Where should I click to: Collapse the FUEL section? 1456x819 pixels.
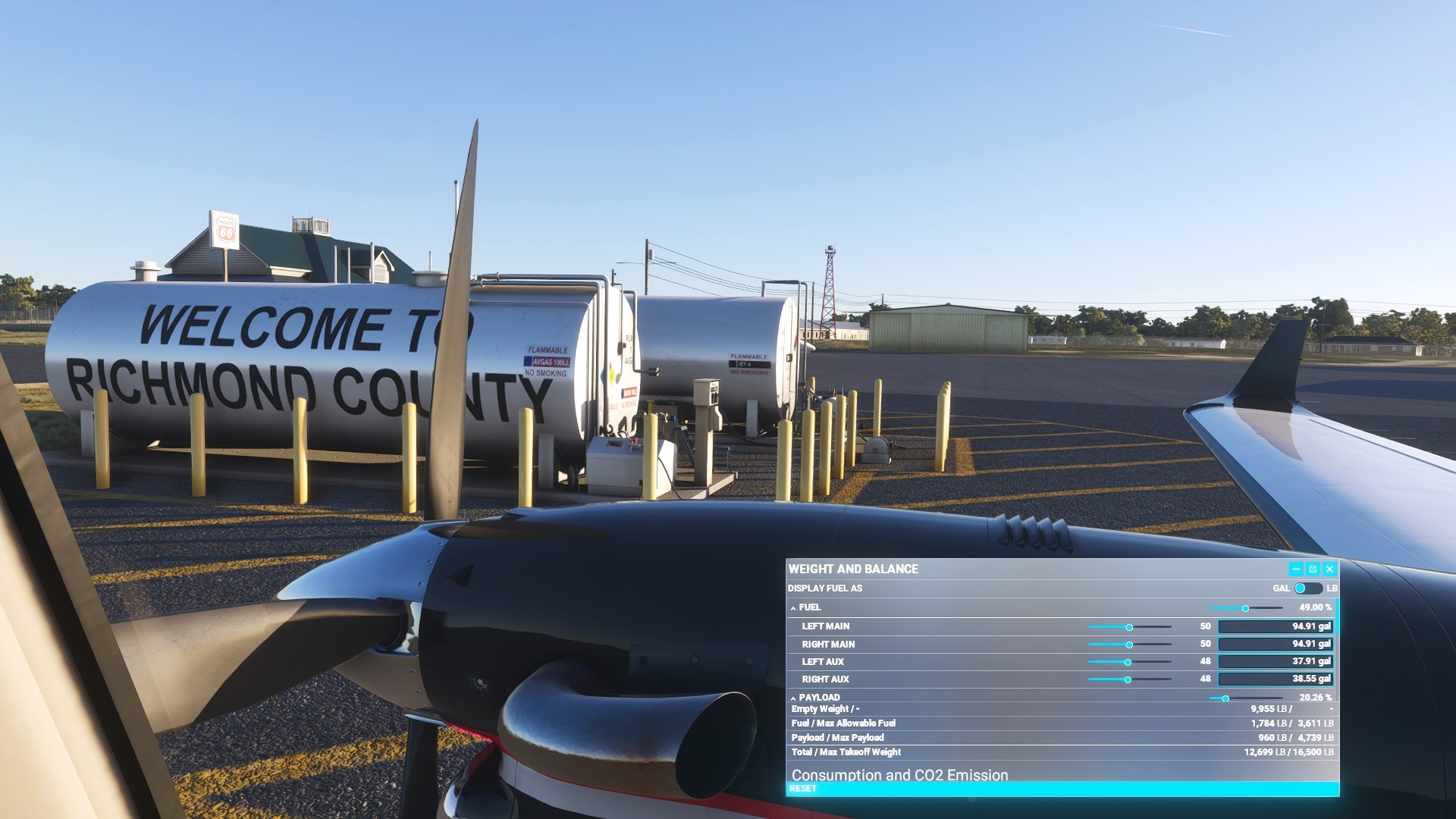click(x=793, y=608)
